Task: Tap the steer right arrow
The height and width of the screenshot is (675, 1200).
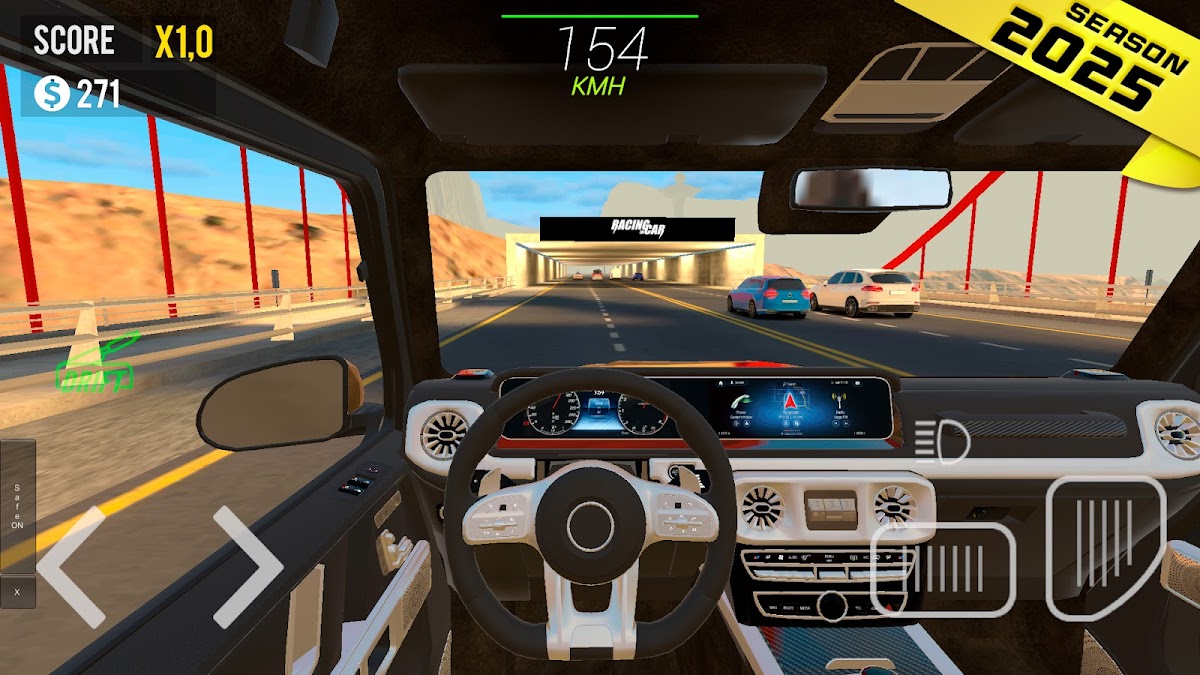Action: click(248, 566)
